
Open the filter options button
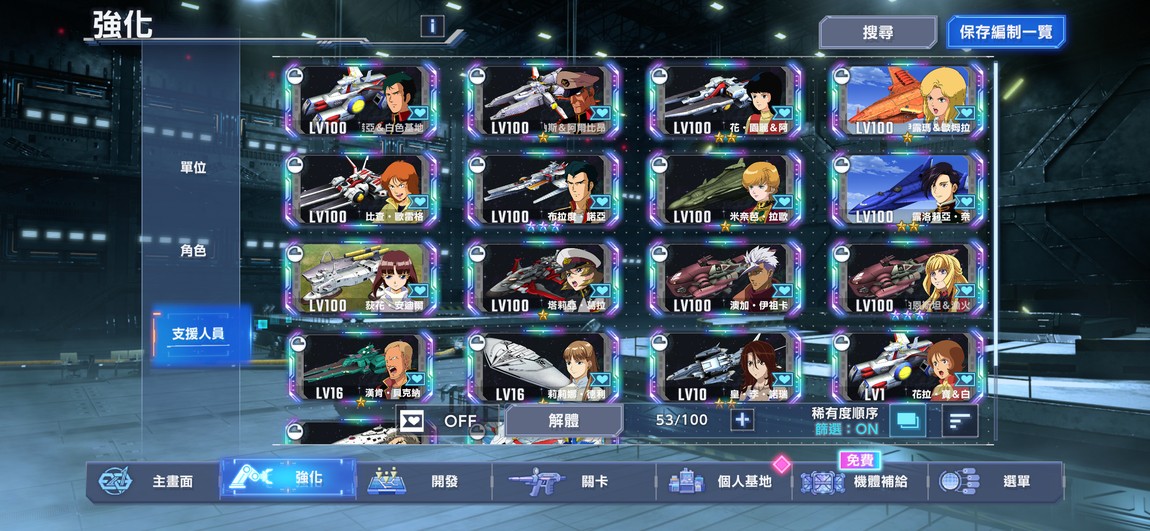[907, 421]
